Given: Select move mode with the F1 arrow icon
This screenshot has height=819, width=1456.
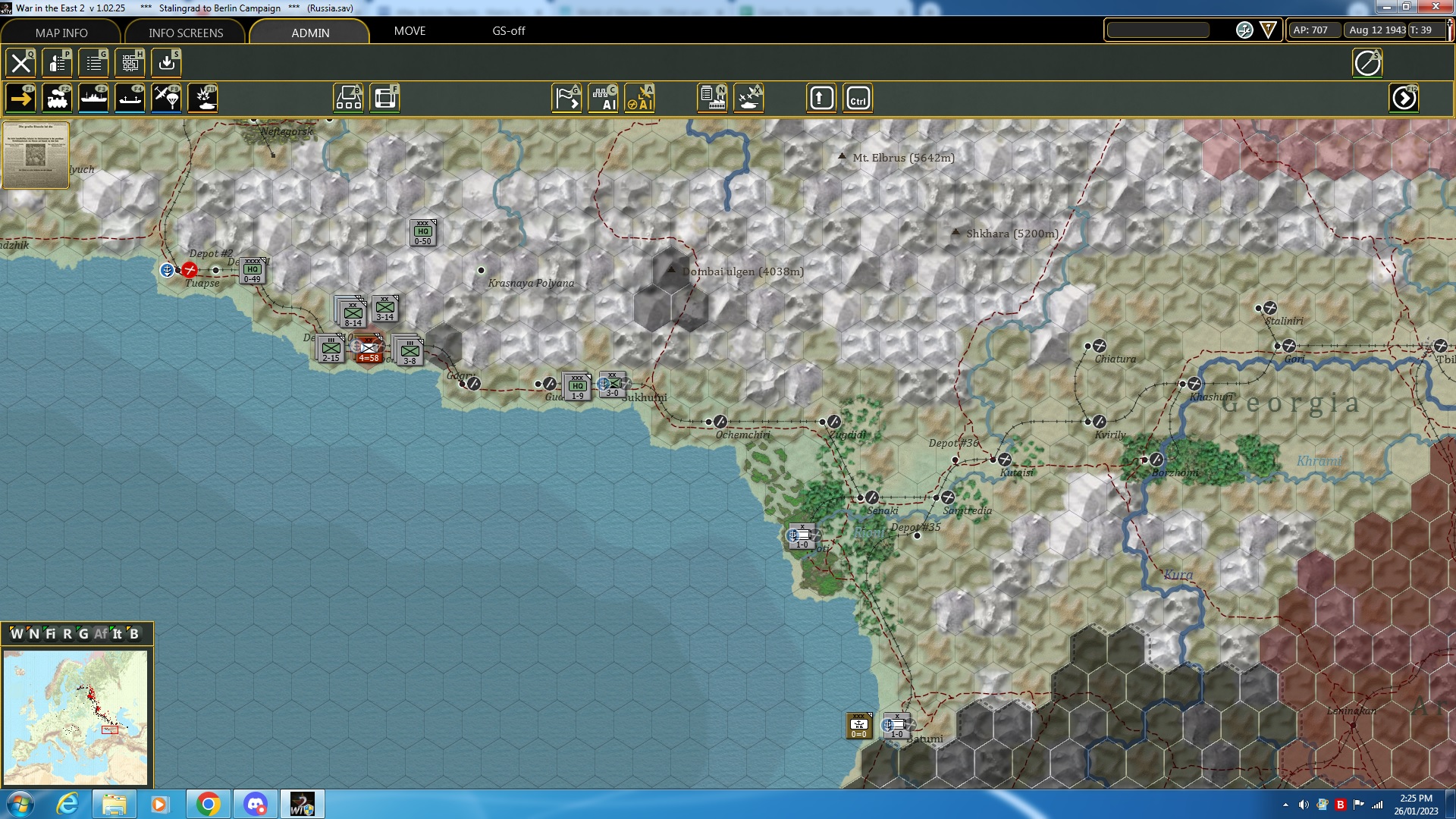Looking at the screenshot, I should pos(20,97).
